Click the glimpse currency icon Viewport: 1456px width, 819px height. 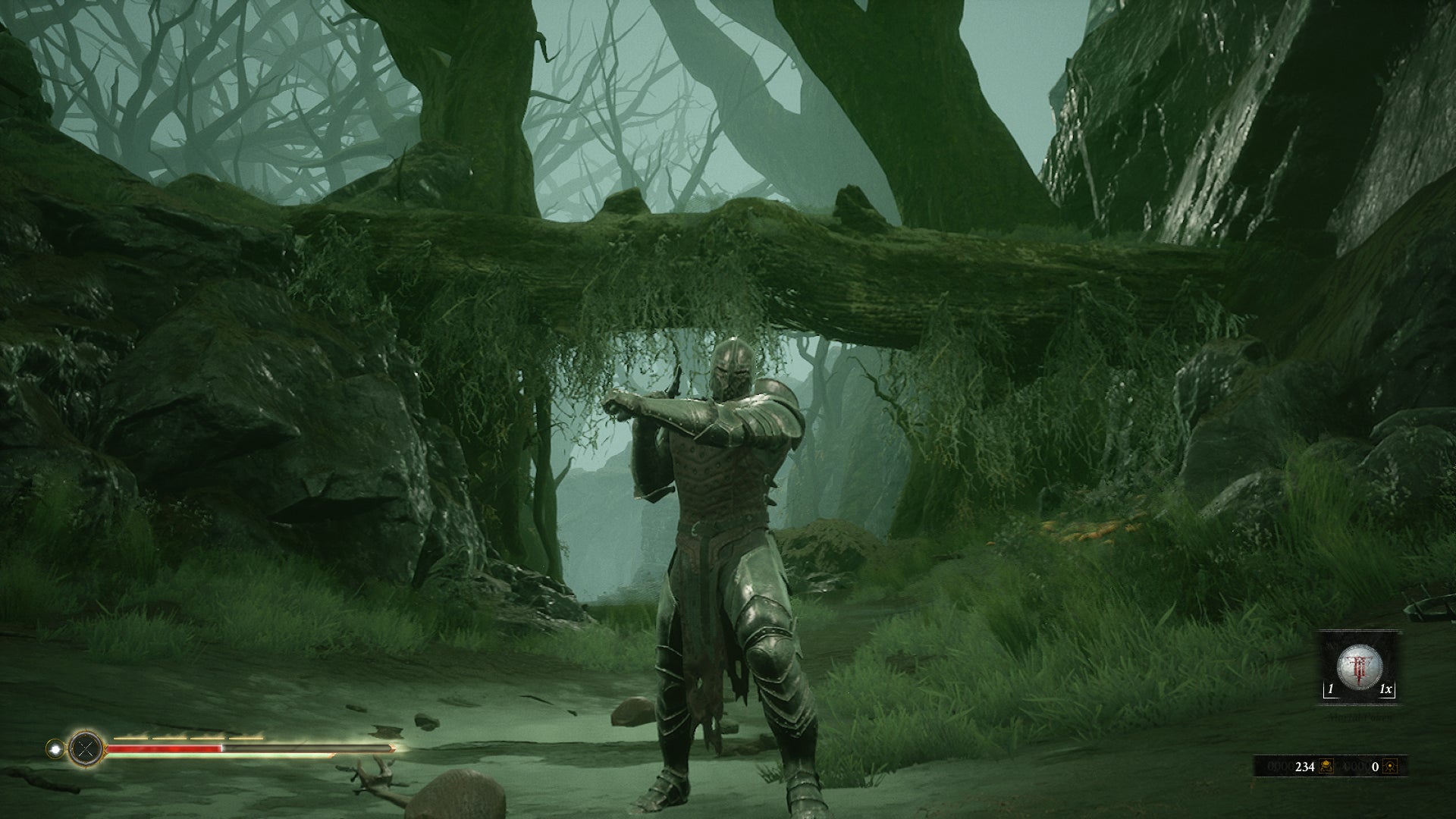(1389, 767)
